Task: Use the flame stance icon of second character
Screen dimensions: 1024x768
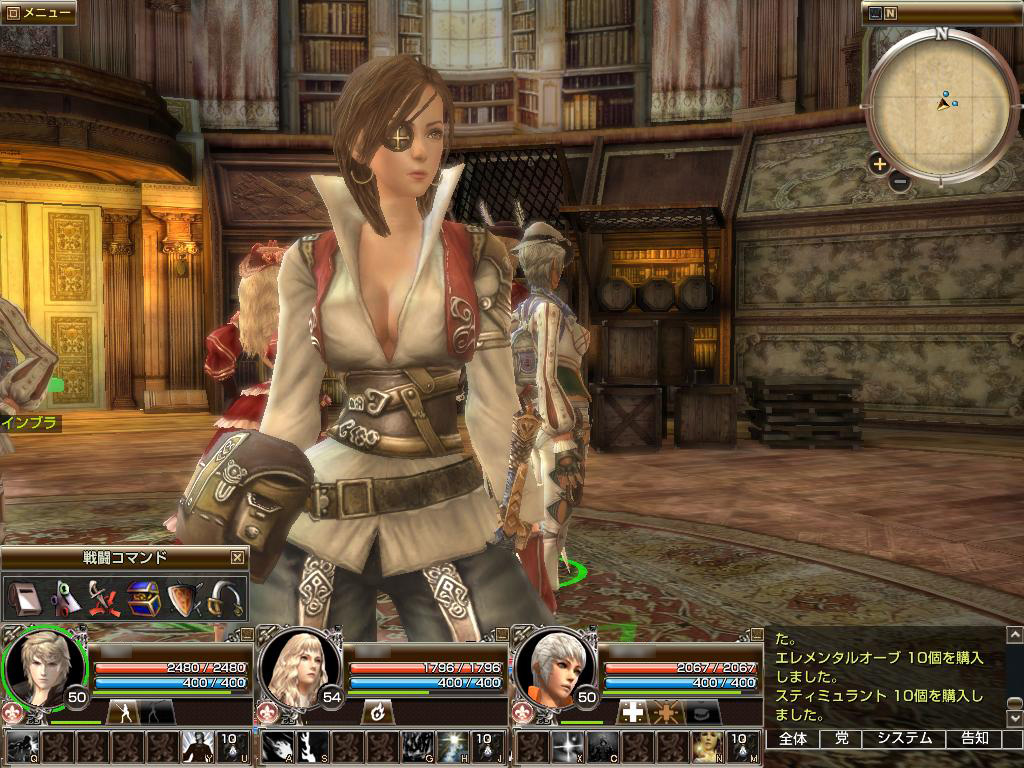Action: 378,712
